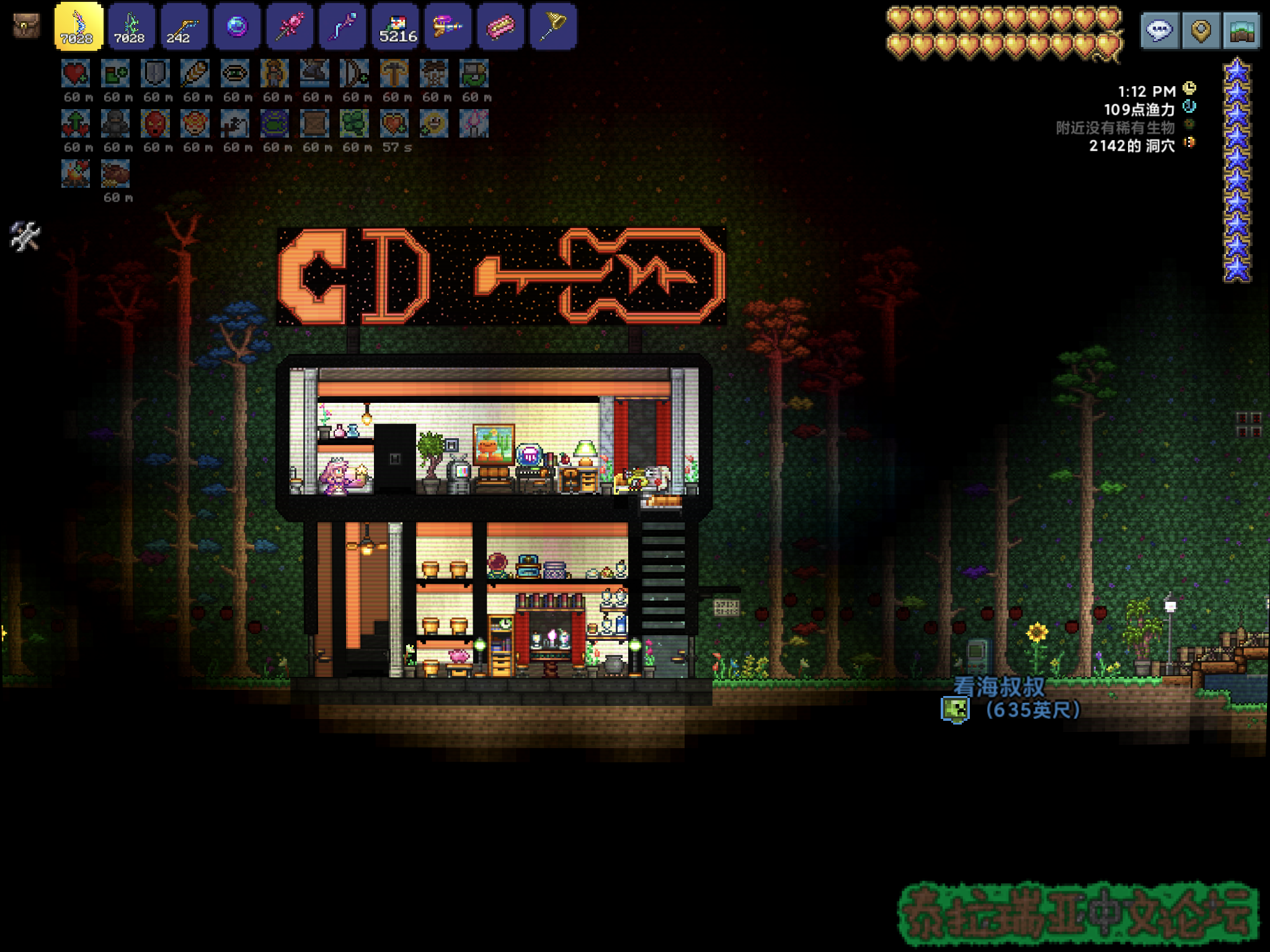Image resolution: width=1270 pixels, height=952 pixels.
Task: Select the green bow hotbar slot
Action: tap(131, 26)
